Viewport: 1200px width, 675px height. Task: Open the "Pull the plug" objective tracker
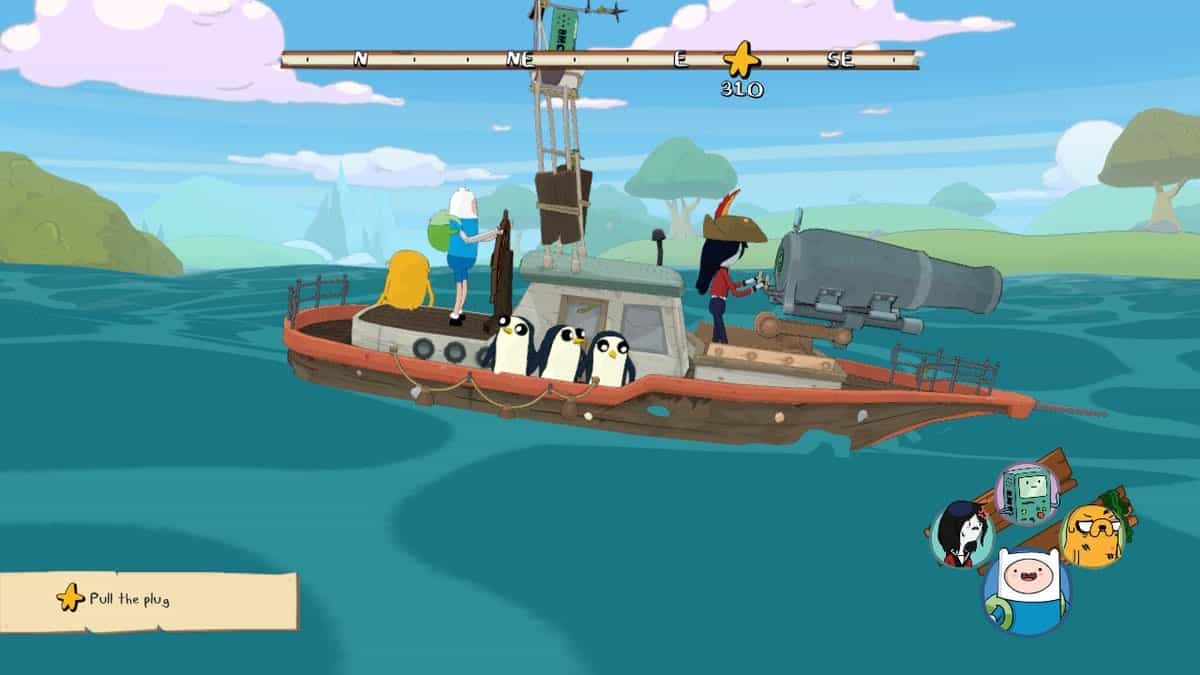coord(148,600)
